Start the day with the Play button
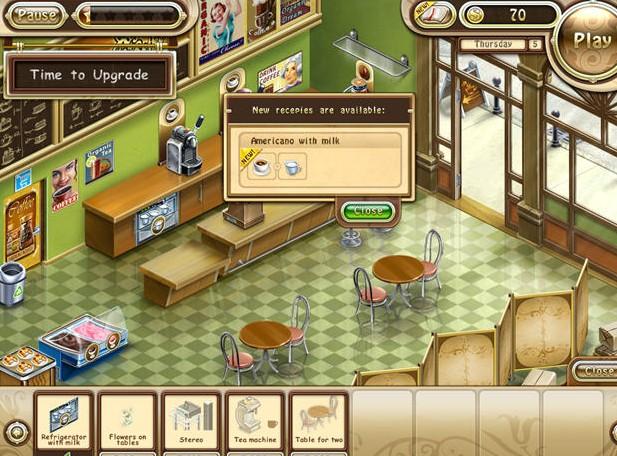Image resolution: width=617 pixels, height=456 pixels. 591,40
